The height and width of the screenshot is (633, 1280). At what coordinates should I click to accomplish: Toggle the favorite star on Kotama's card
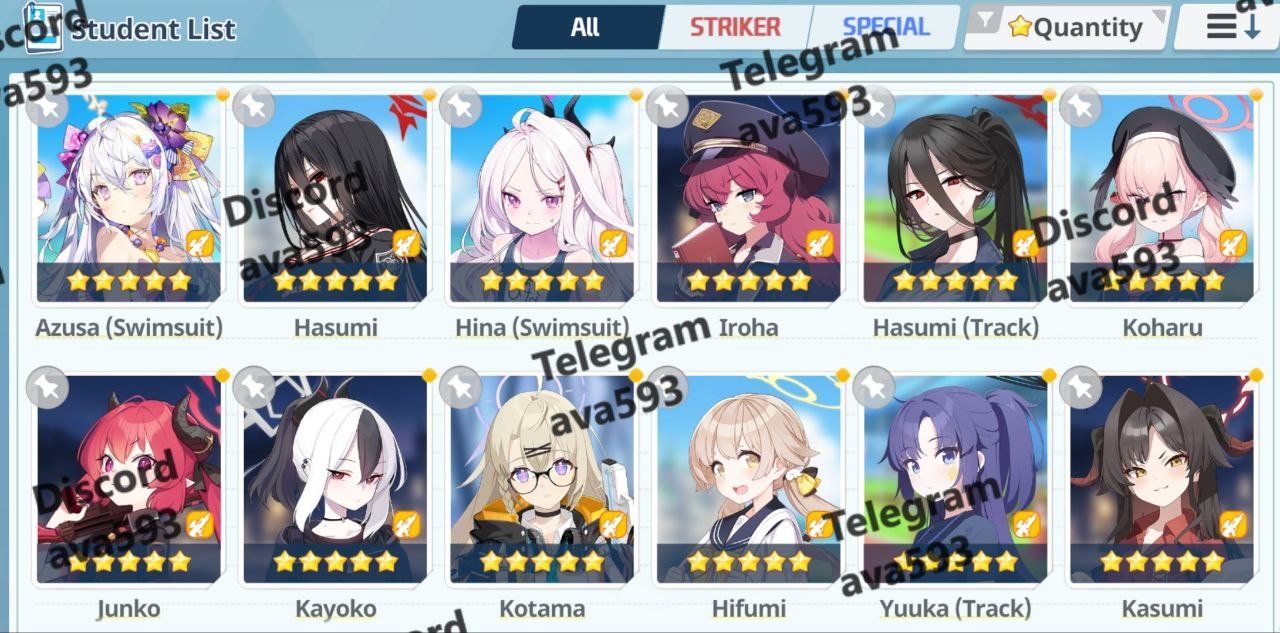point(460,387)
